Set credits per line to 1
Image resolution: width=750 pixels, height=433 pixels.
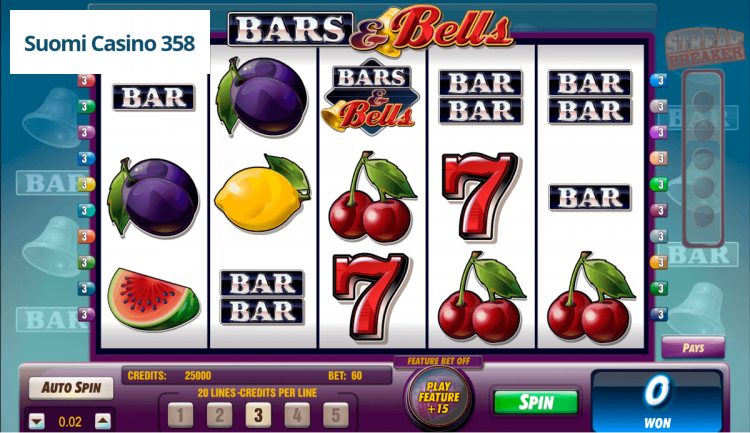tap(180, 415)
